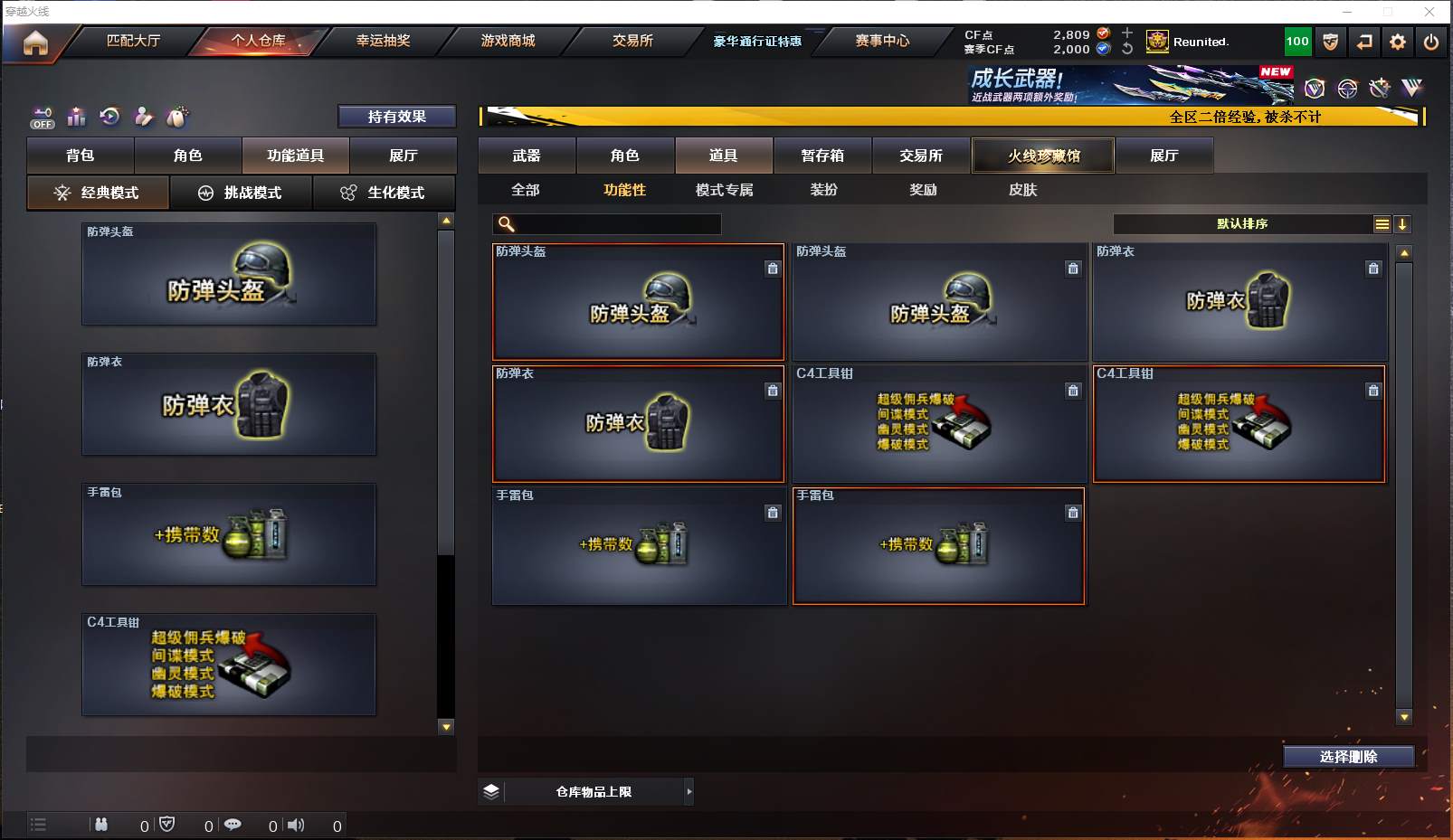This screenshot has width=1453, height=840.
Task: Open the 幸运抽奖 lucky draw page
Action: pyautogui.click(x=383, y=41)
